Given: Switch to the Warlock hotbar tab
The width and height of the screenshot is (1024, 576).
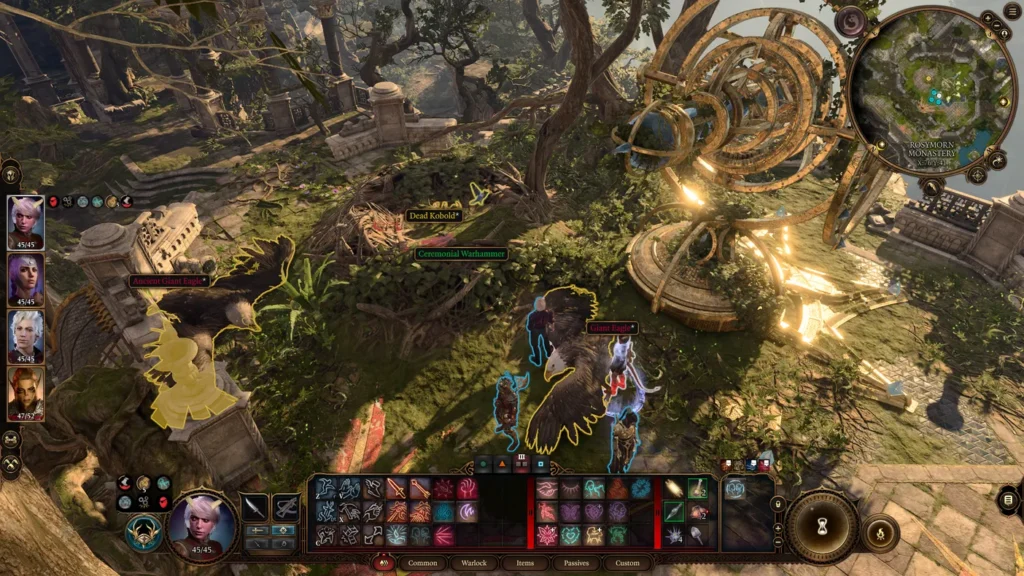Looking at the screenshot, I should [x=473, y=563].
